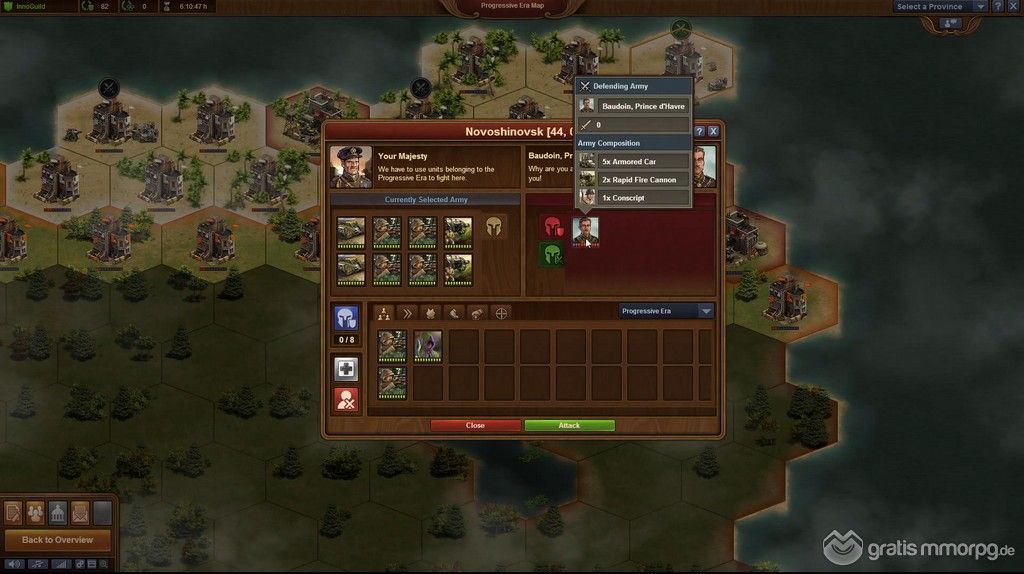Open help for the Novoshinovsk army window
This screenshot has width=1024, height=574.
pos(699,131)
